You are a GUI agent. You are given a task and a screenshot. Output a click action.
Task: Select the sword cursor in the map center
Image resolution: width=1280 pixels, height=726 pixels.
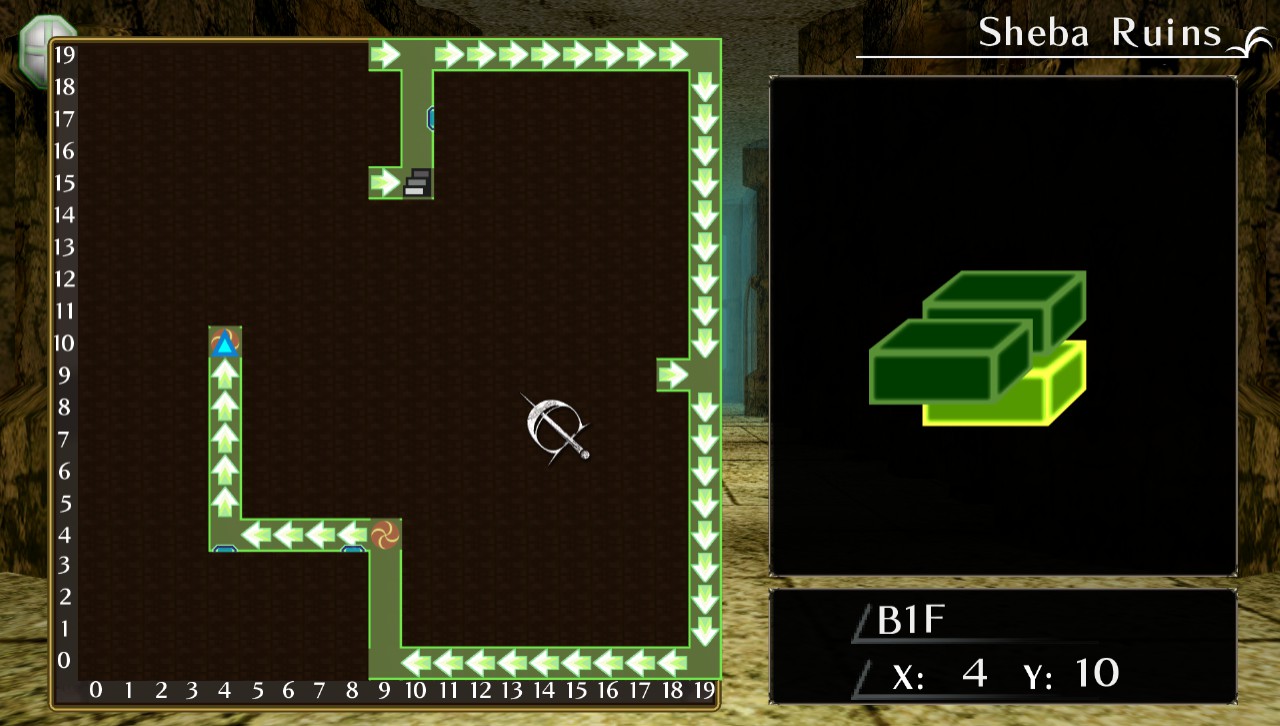[x=556, y=430]
